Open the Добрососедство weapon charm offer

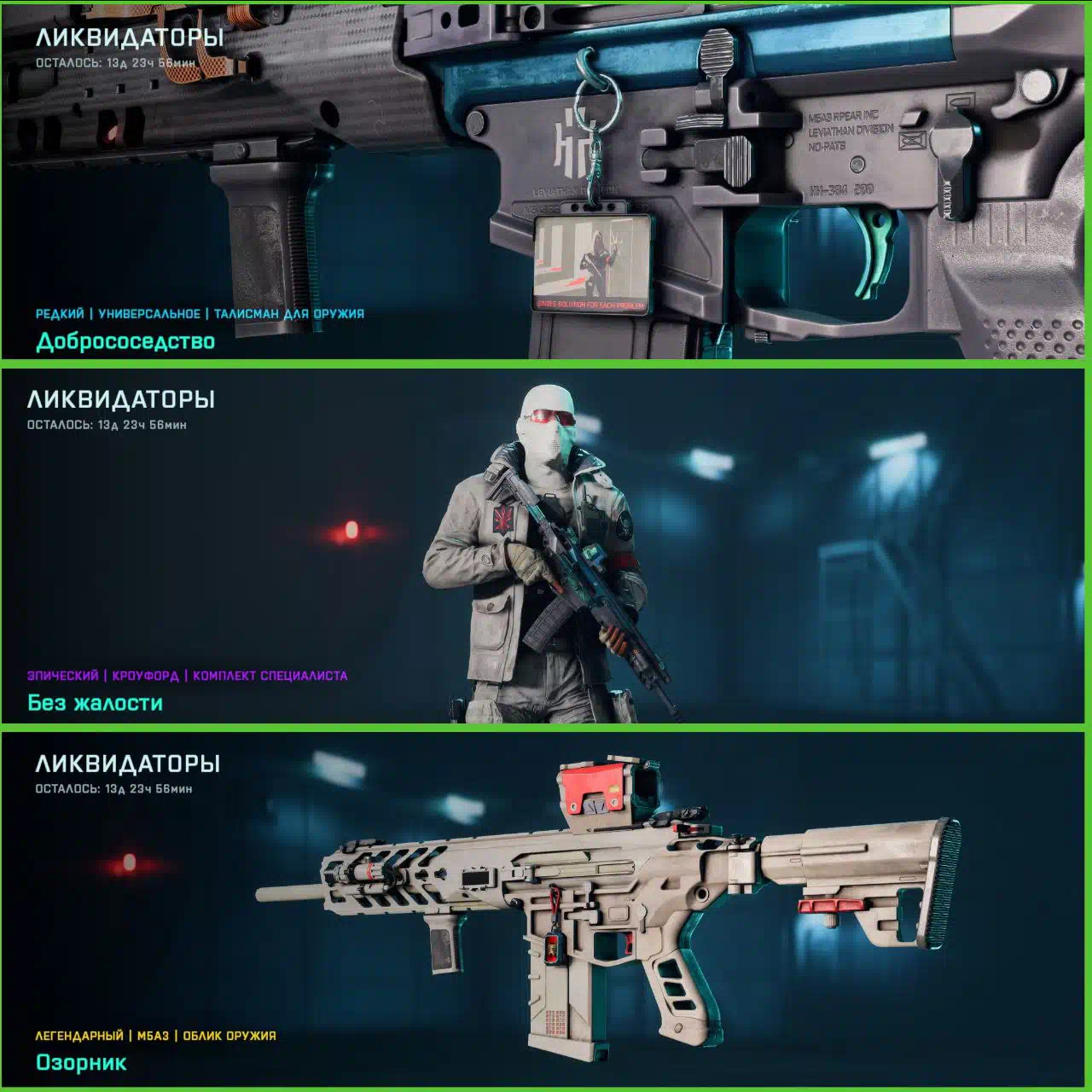click(x=125, y=341)
